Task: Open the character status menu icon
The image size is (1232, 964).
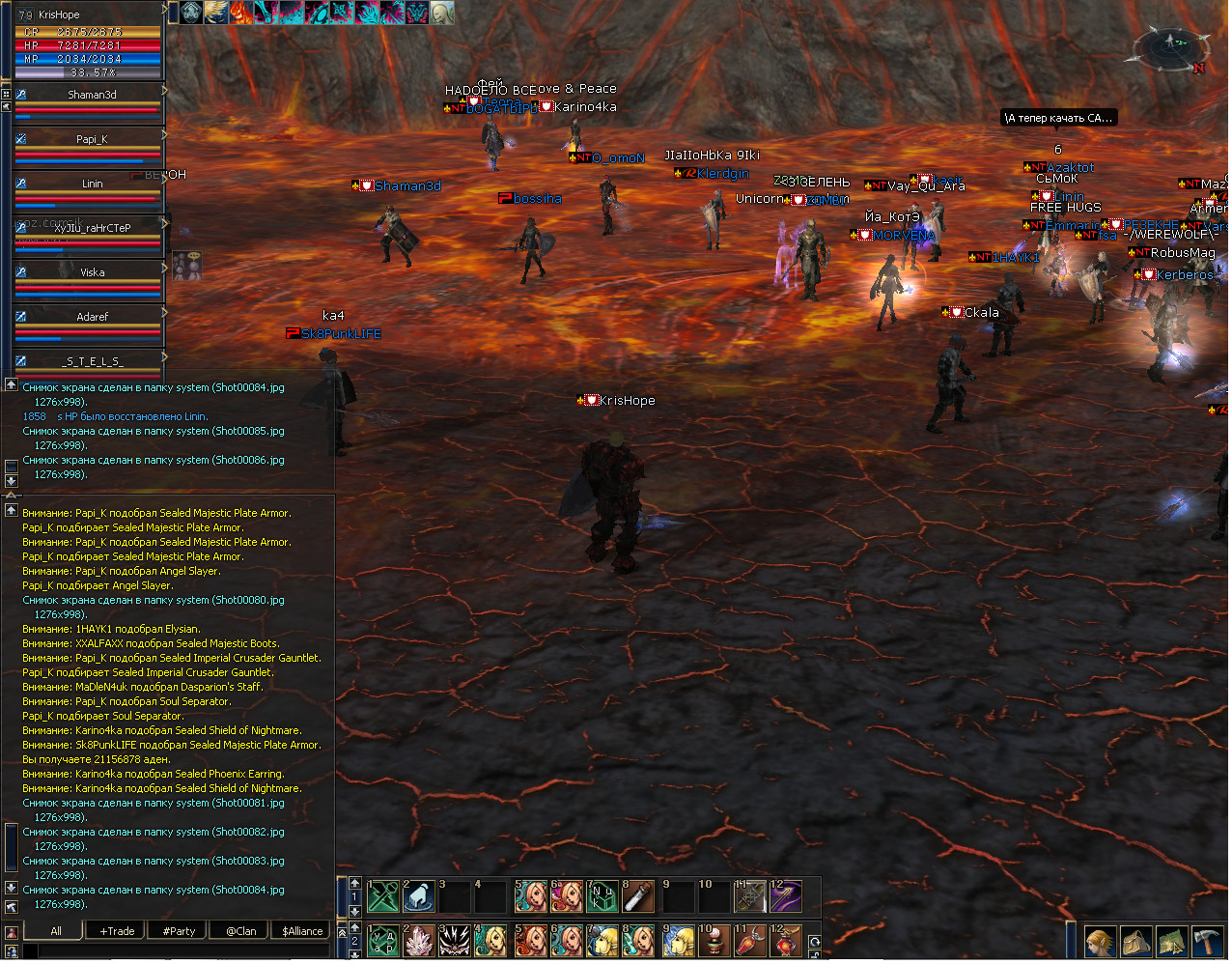Action: click(x=1100, y=941)
